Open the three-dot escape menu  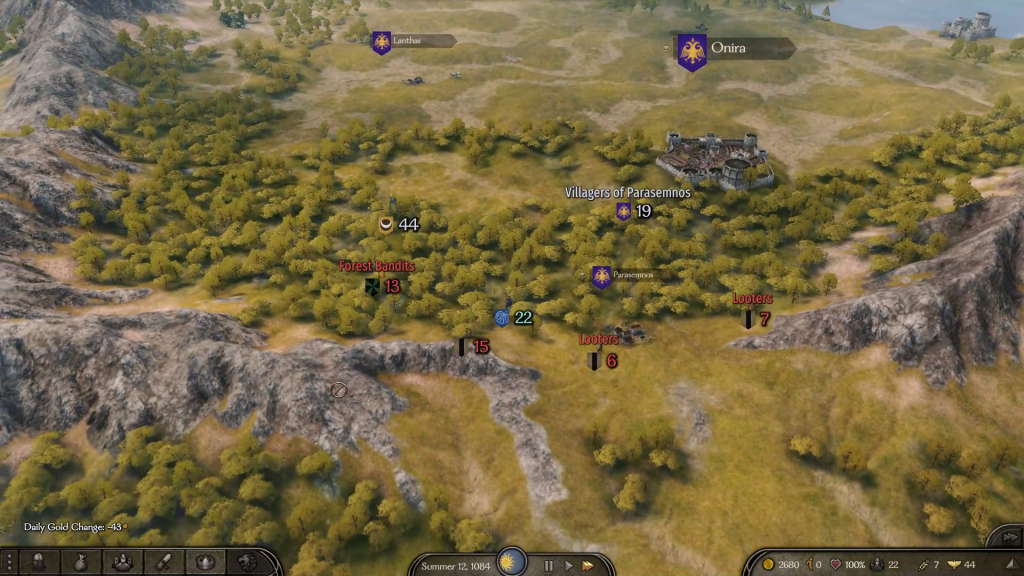click(9, 563)
